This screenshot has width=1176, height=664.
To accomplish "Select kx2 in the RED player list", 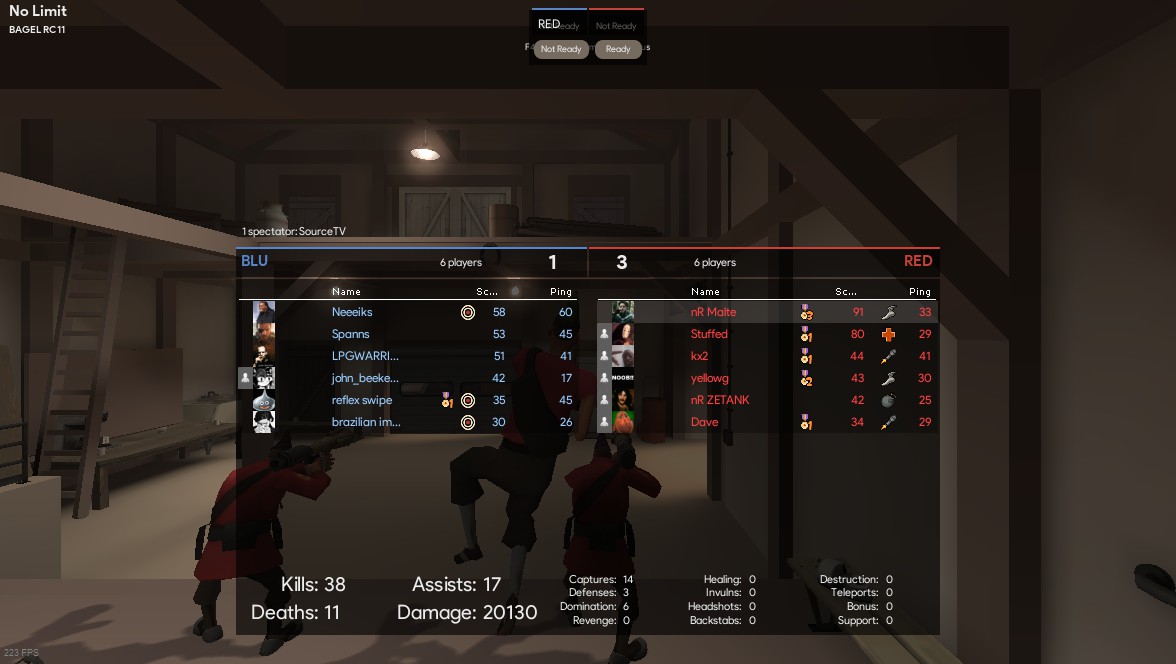I will pyautogui.click(x=699, y=356).
